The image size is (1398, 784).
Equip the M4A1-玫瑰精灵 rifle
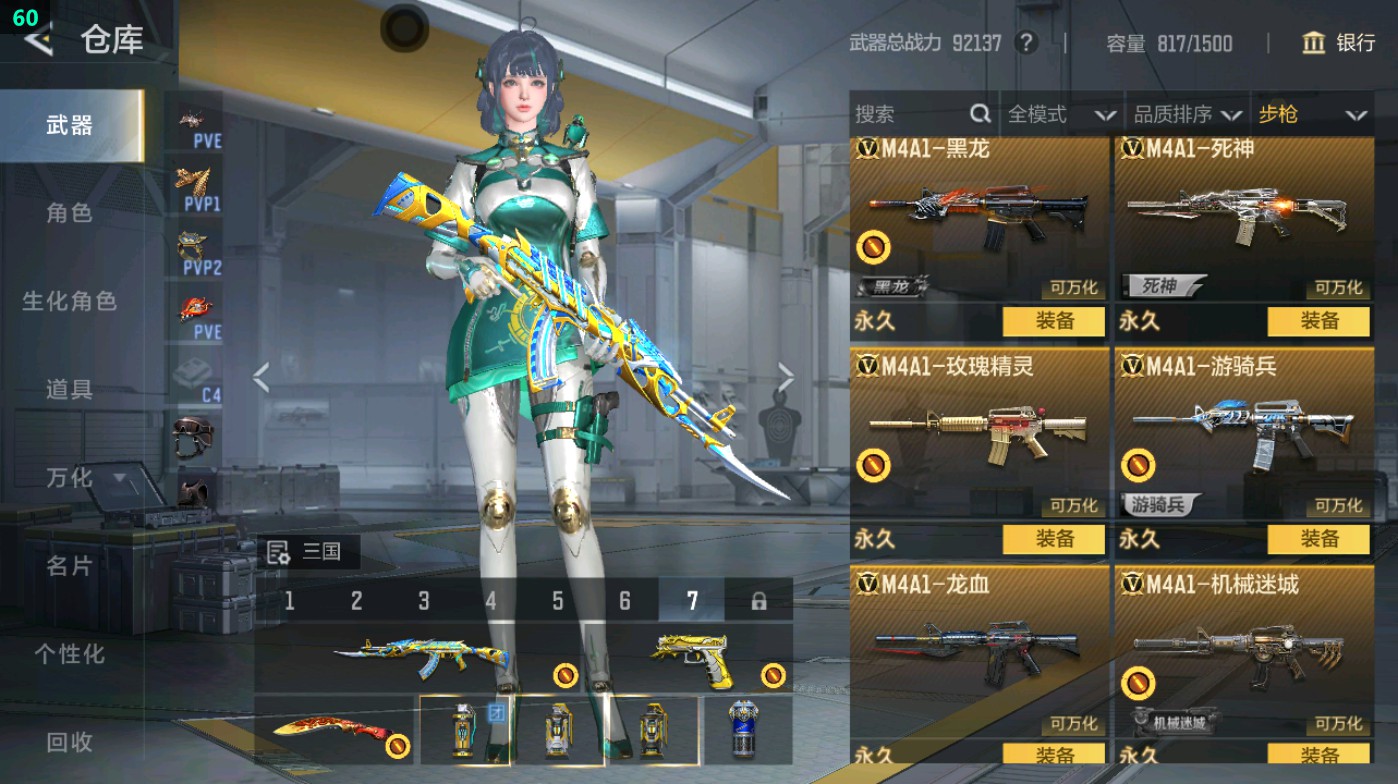point(1054,539)
